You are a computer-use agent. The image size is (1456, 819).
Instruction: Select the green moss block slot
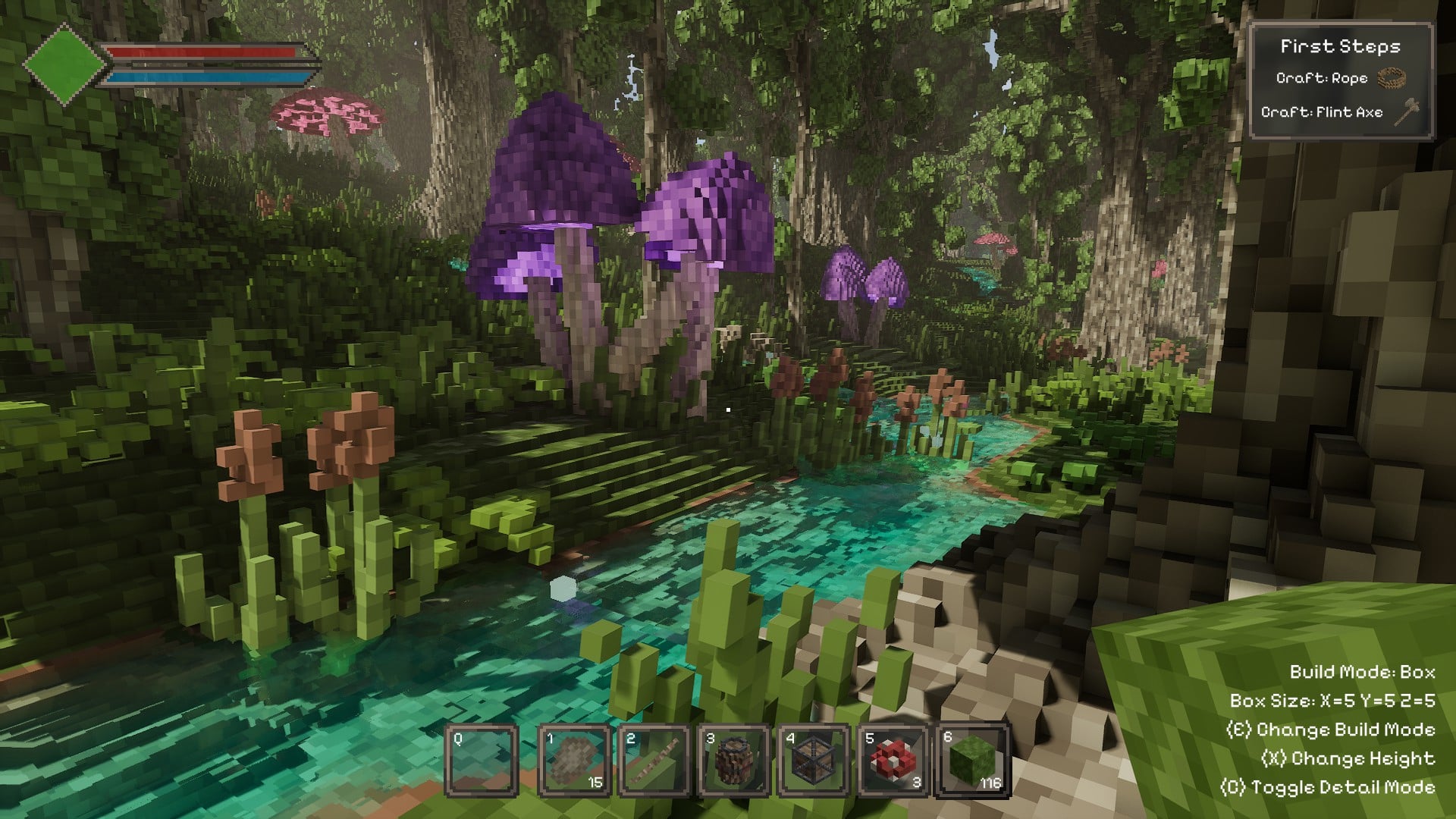(x=973, y=761)
